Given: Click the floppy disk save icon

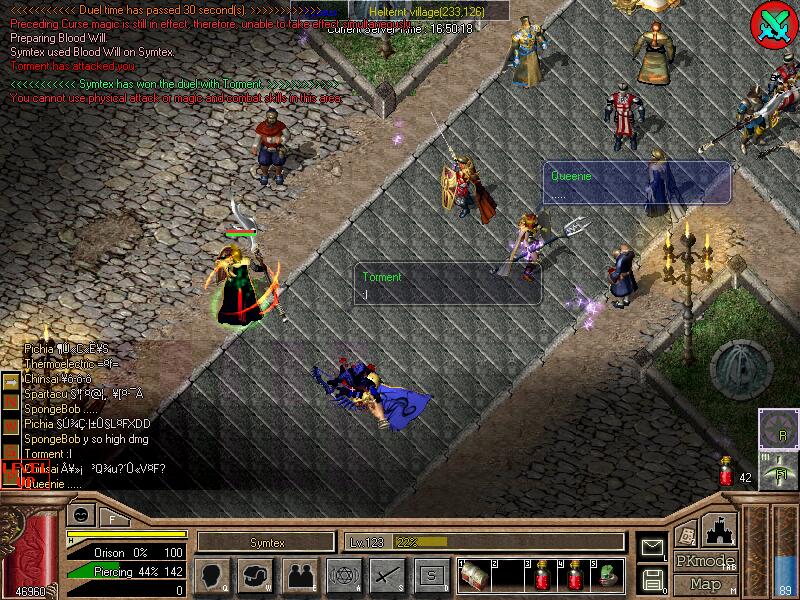Looking at the screenshot, I should [x=652, y=577].
